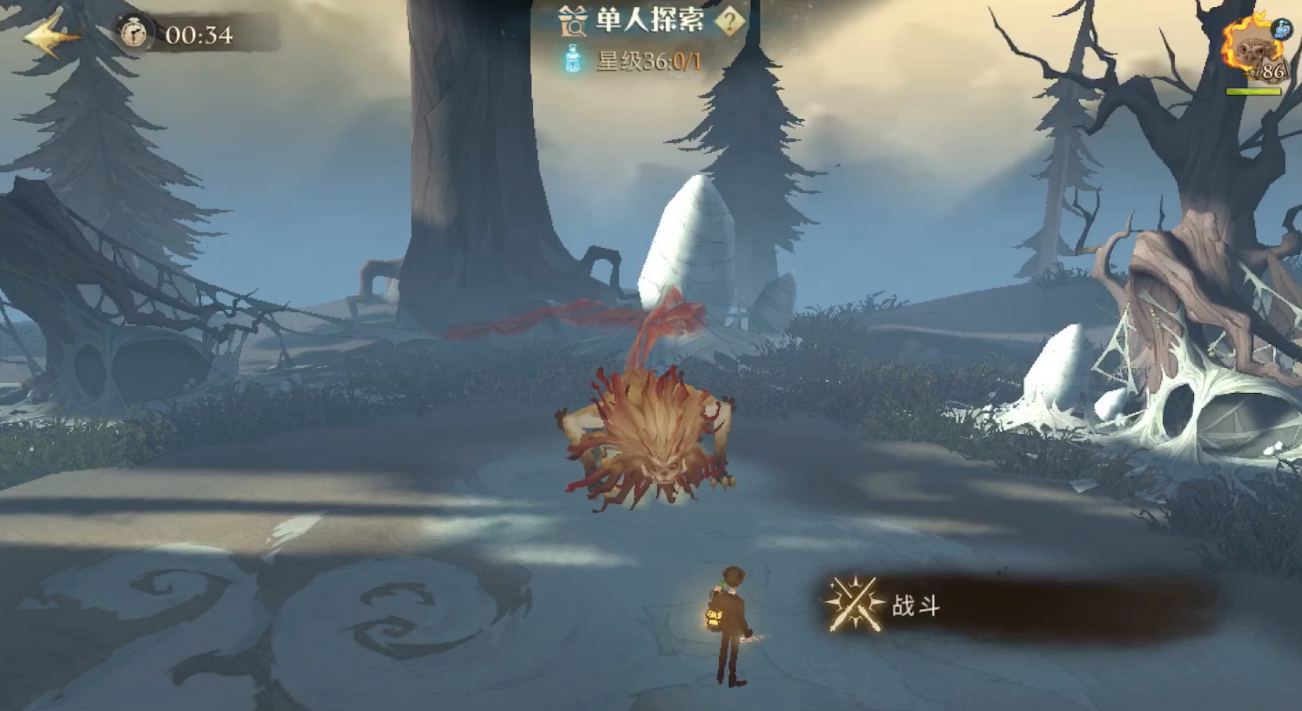Screen dimensions: 1302x711
Task: Open the 单人探索 help question mark
Action: (x=733, y=21)
